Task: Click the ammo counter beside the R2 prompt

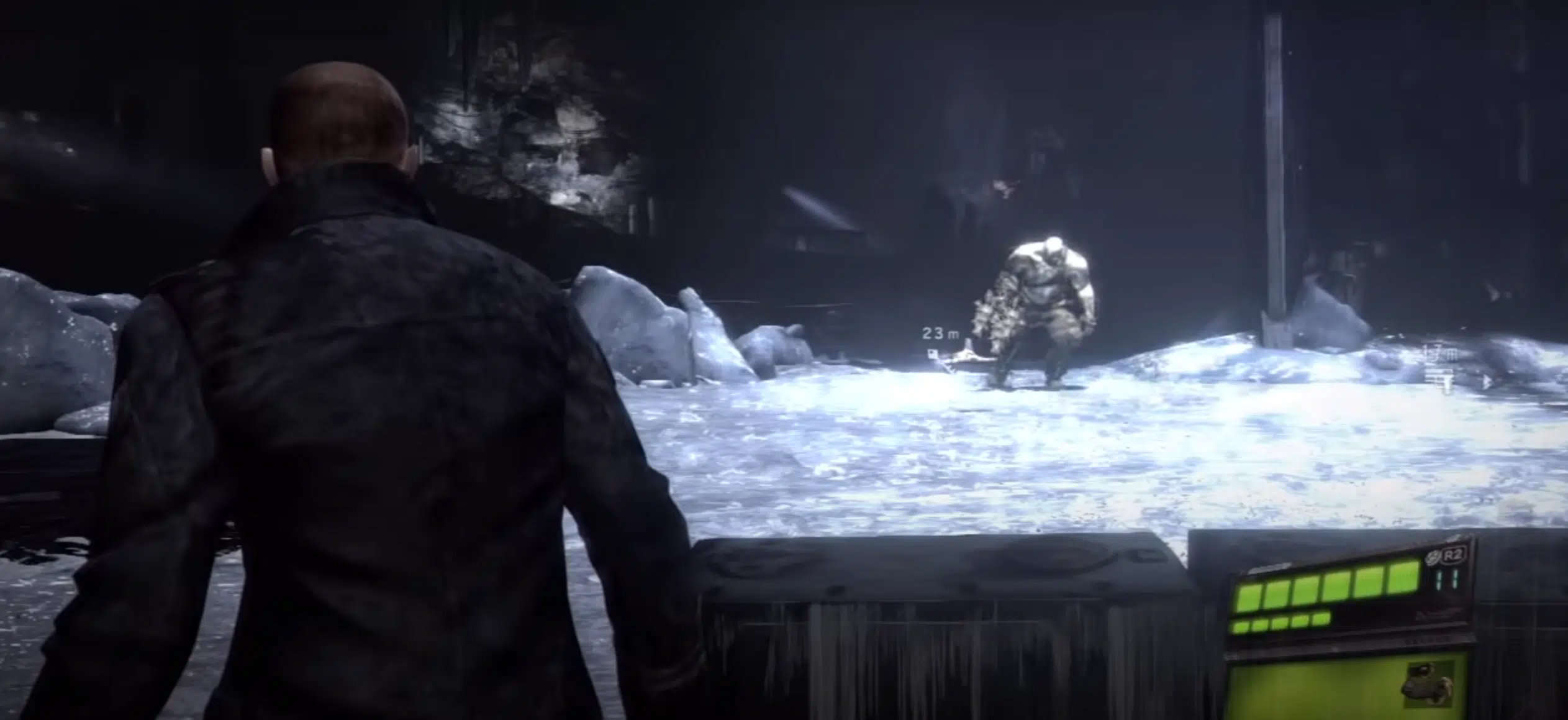Action: click(1447, 579)
